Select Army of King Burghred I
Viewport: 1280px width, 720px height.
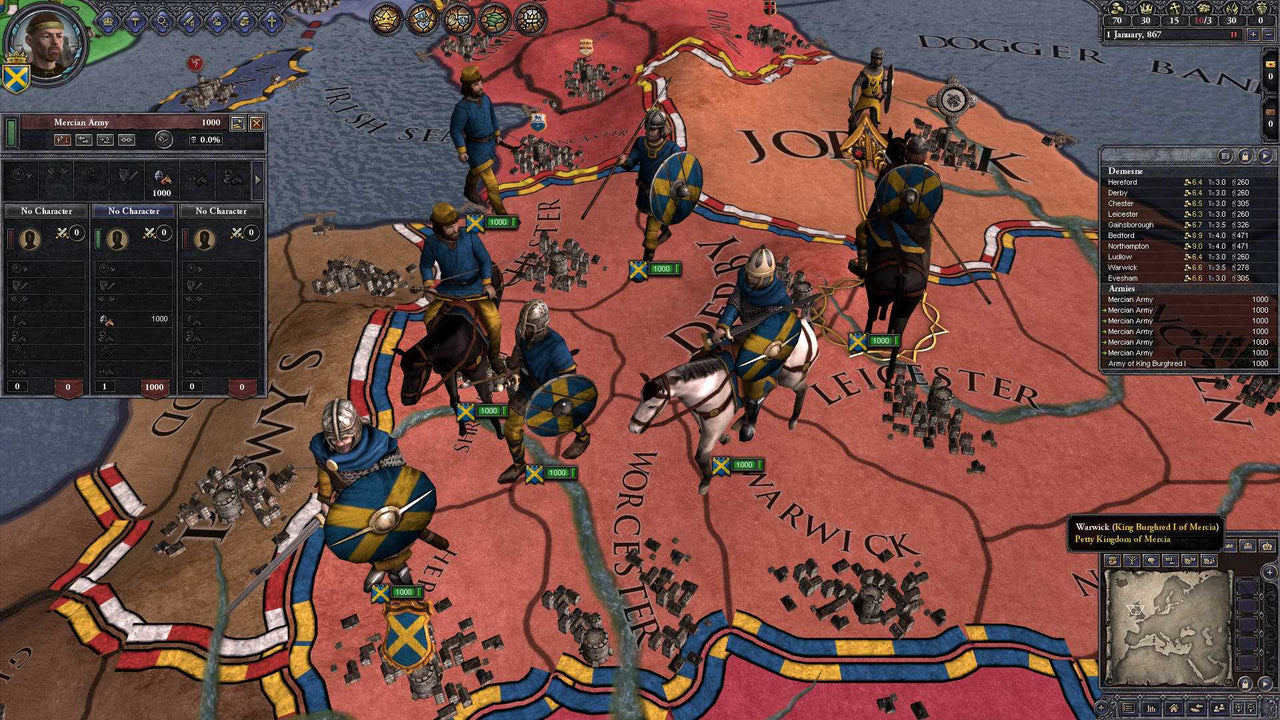pyautogui.click(x=1146, y=363)
